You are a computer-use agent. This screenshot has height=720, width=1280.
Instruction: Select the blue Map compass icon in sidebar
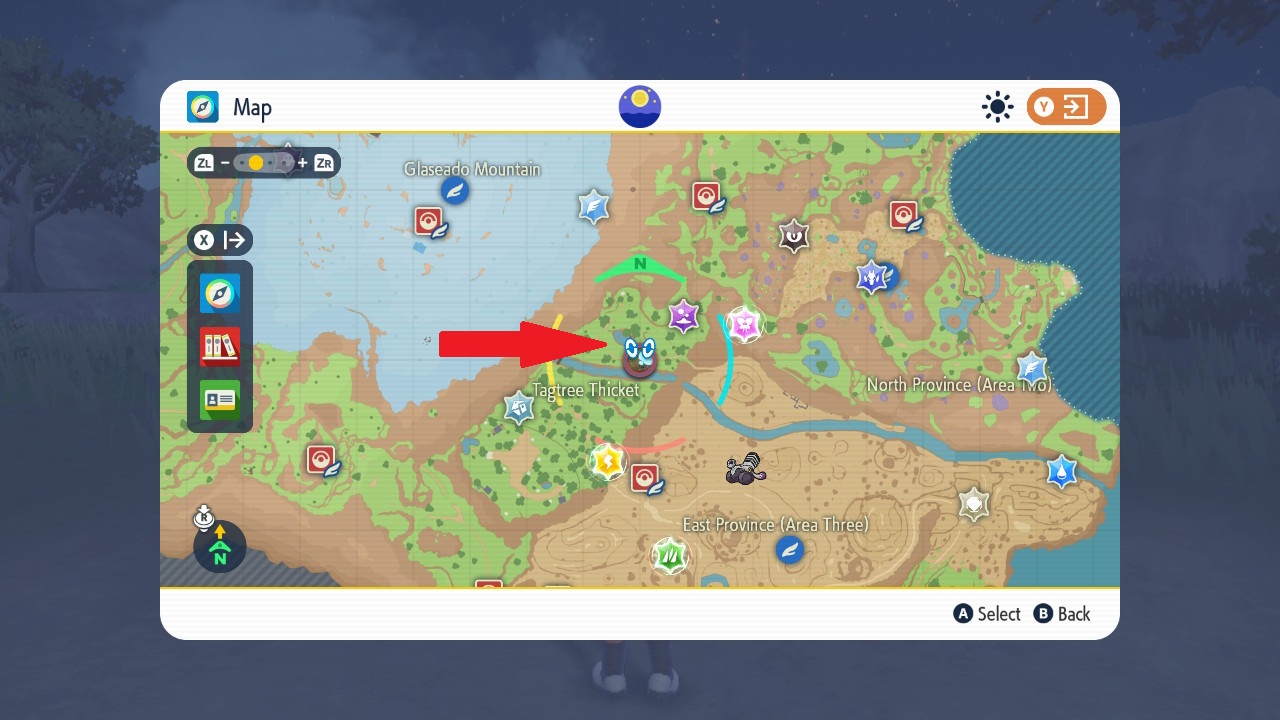(220, 294)
